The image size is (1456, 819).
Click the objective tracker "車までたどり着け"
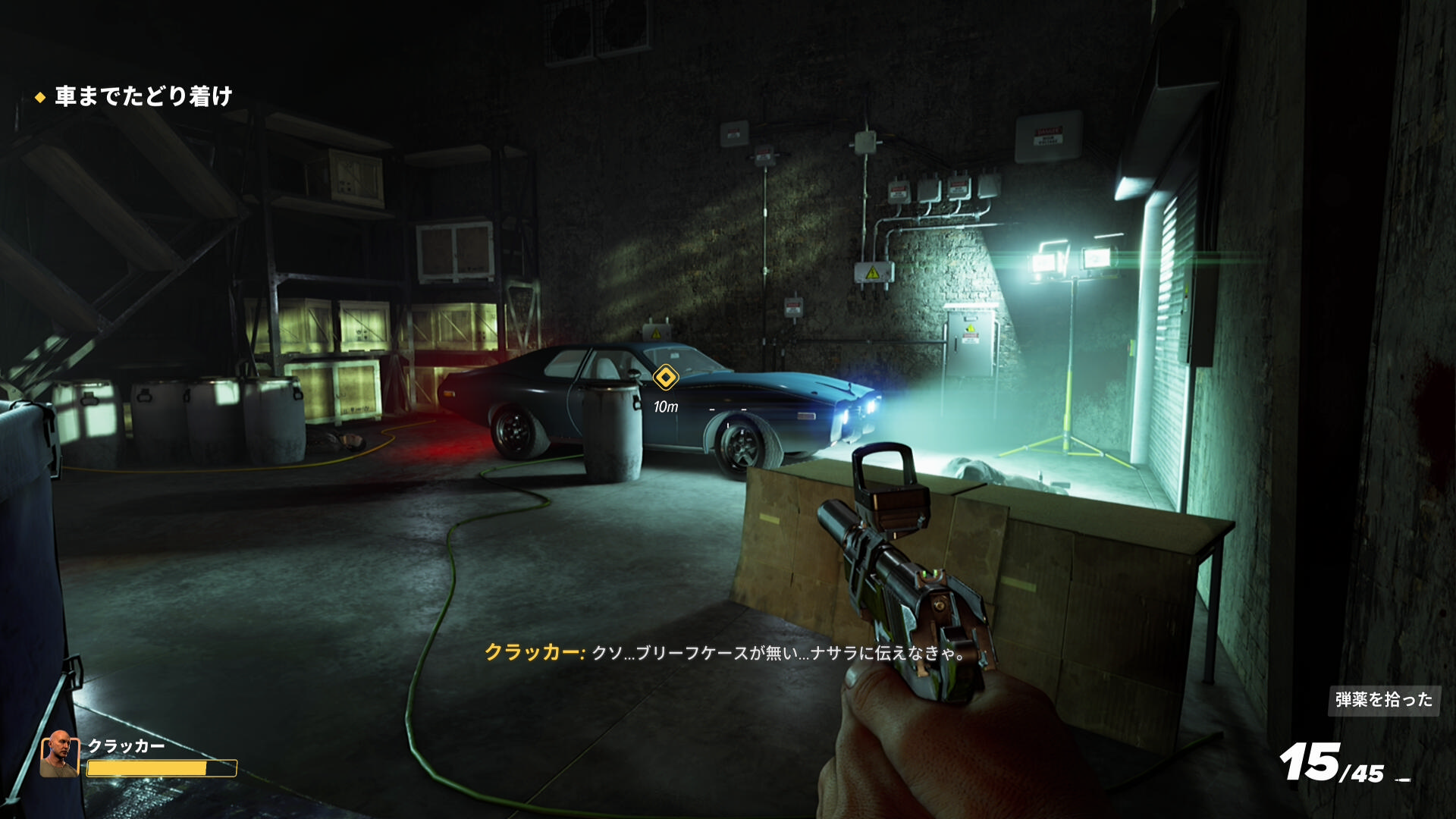click(143, 96)
